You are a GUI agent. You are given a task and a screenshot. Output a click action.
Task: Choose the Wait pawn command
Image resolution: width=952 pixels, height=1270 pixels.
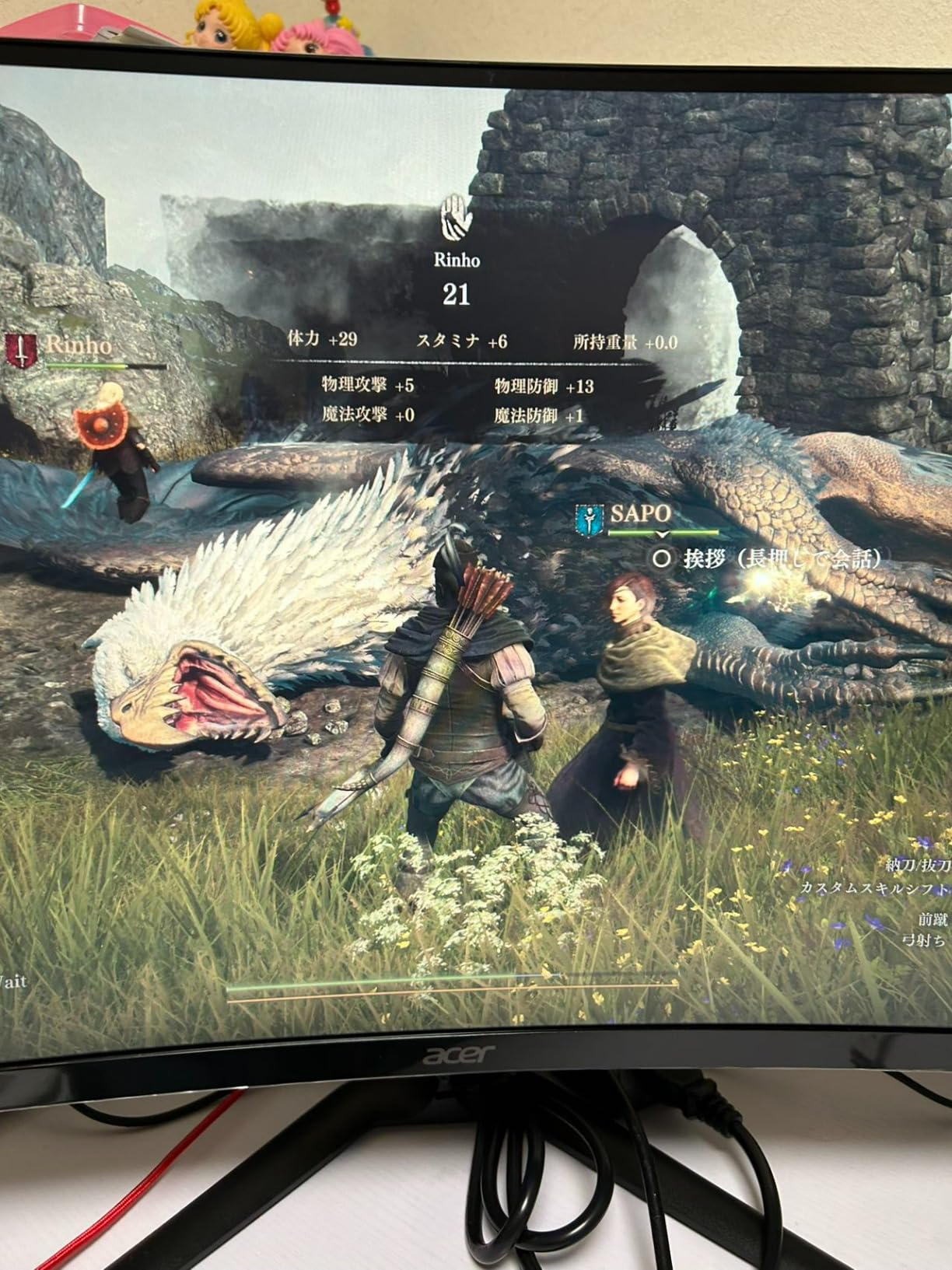12,981
